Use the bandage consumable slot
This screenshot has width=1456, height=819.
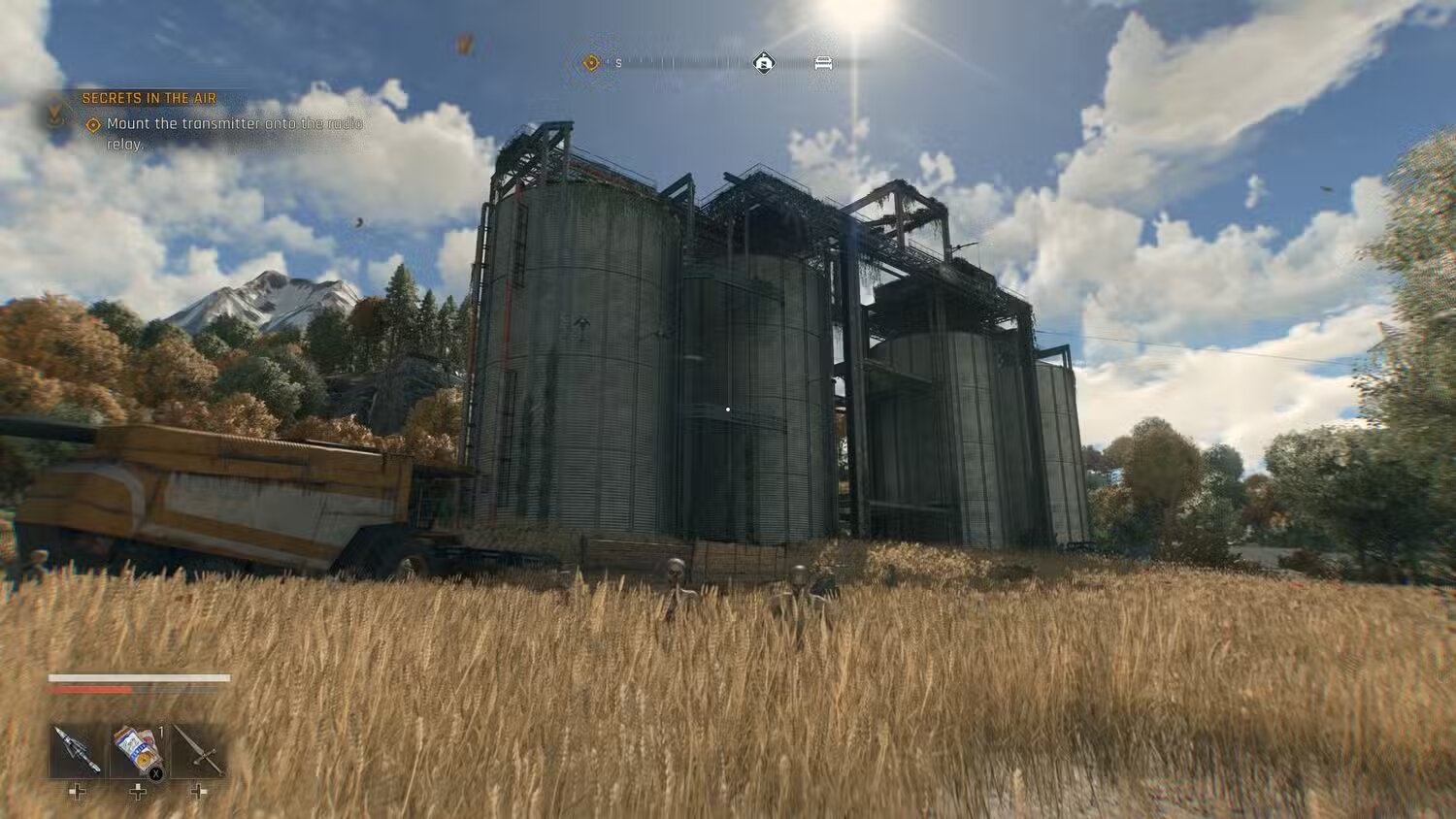pyautogui.click(x=137, y=750)
